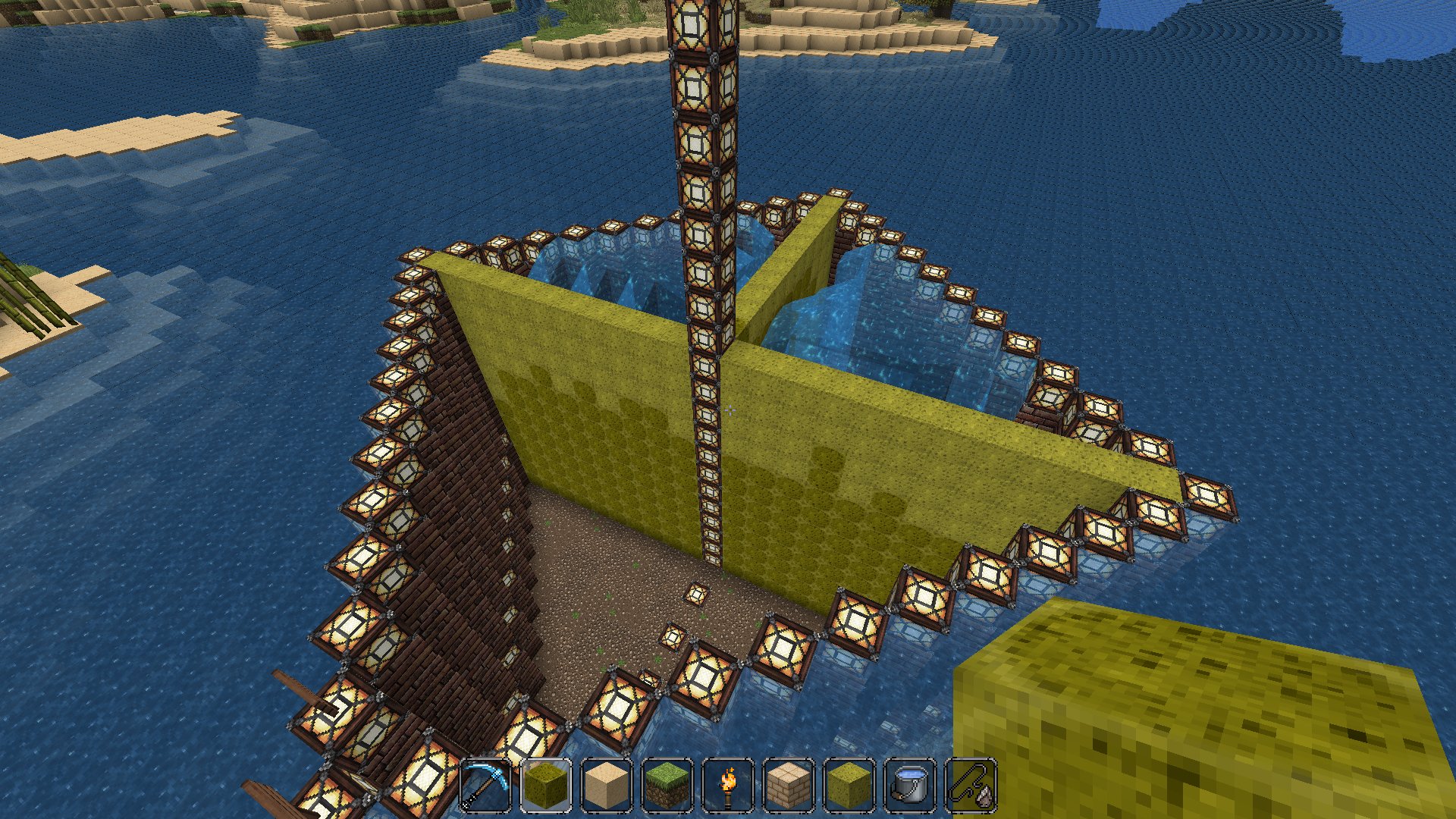This screenshot has width=1456, height=819.
Task: Select the flint and steel slot
Action: [971, 786]
